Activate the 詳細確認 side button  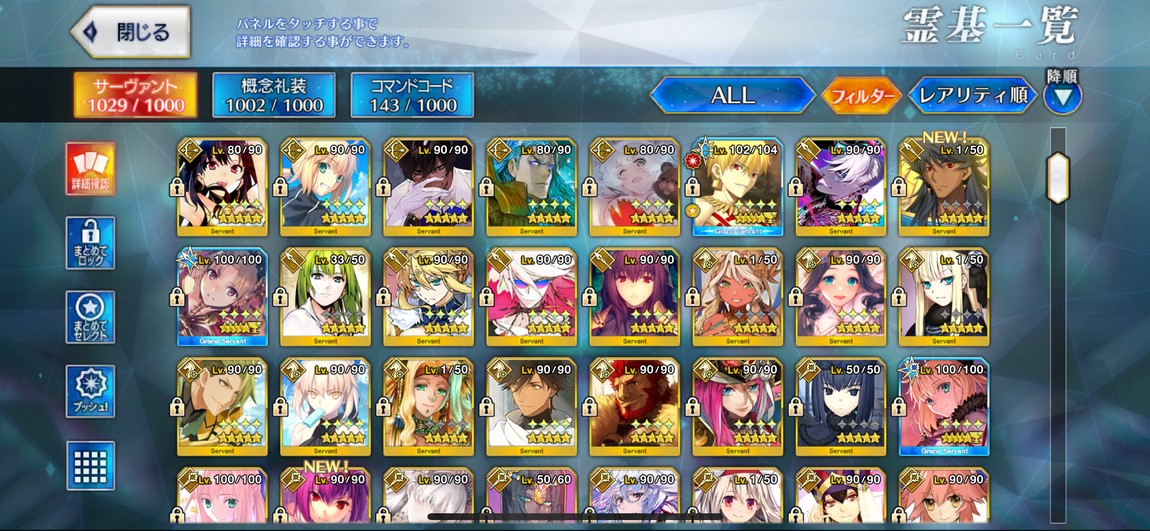90,169
